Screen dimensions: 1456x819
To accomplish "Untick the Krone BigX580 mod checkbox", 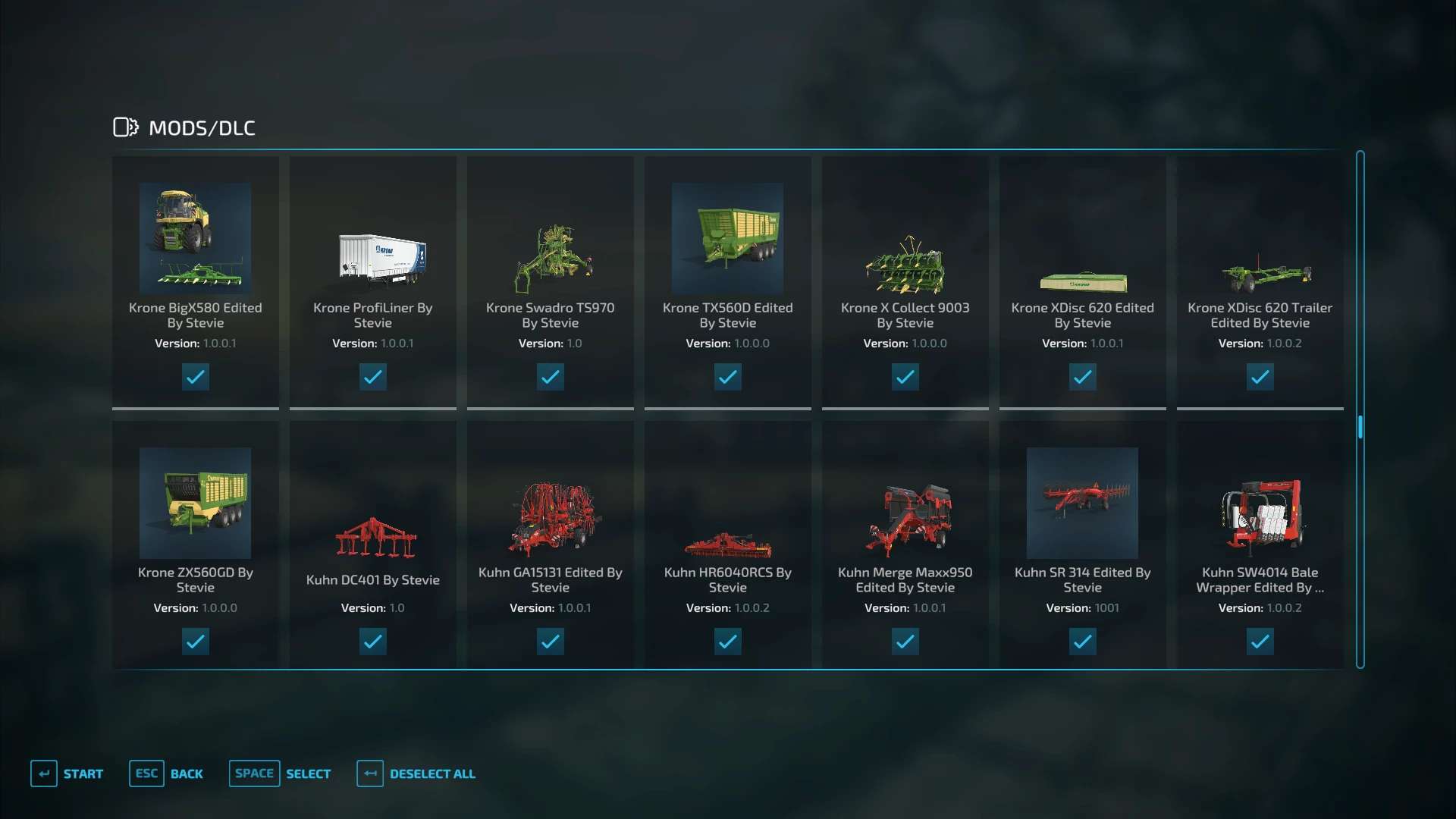I will click(x=196, y=377).
